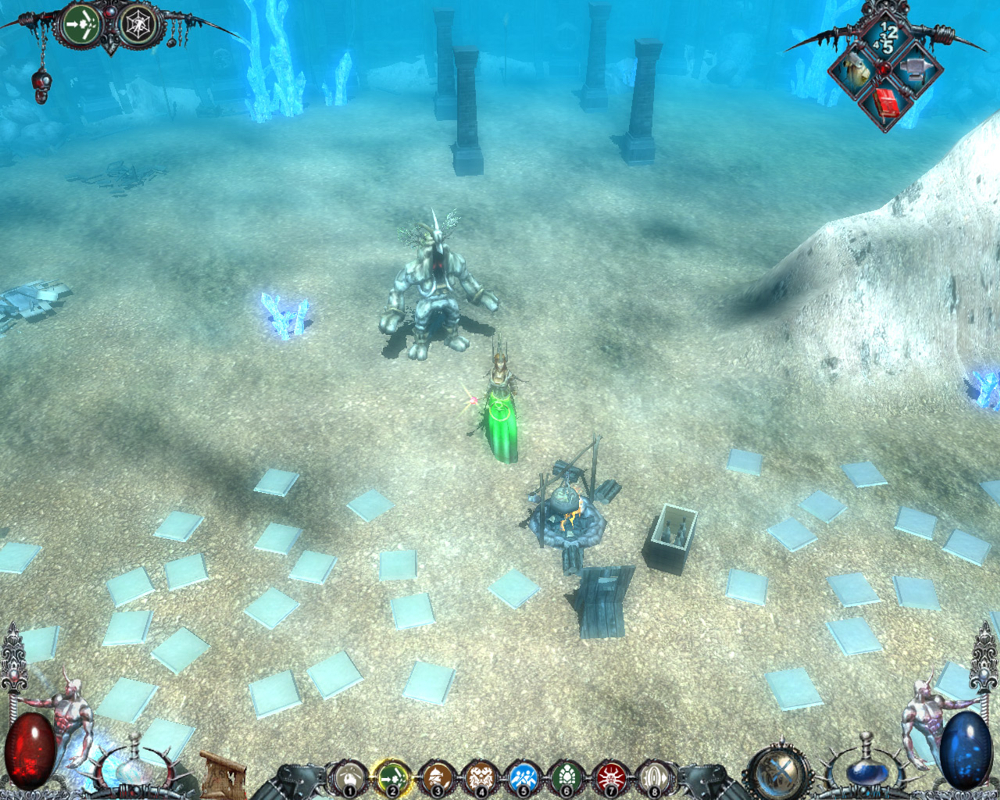Image resolution: width=1000 pixels, height=800 pixels.
Task: Click the spider web skill in the active-skill frame
Action: [x=139, y=25]
